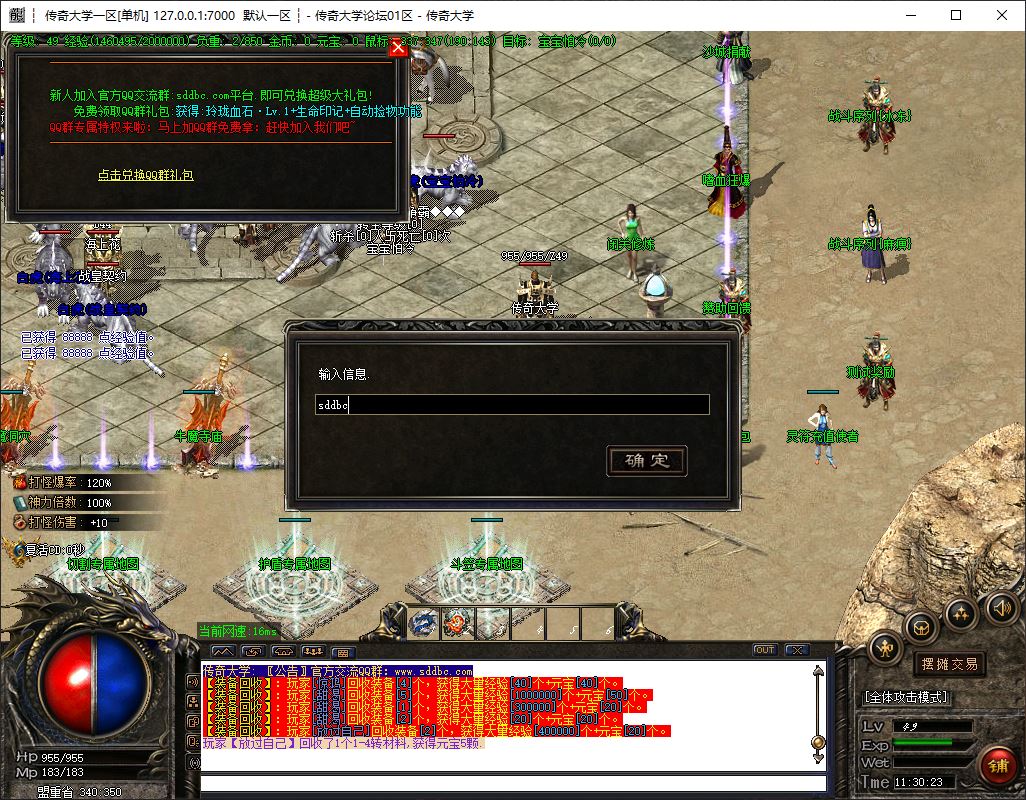Click the OUT button above the chat

[x=765, y=650]
